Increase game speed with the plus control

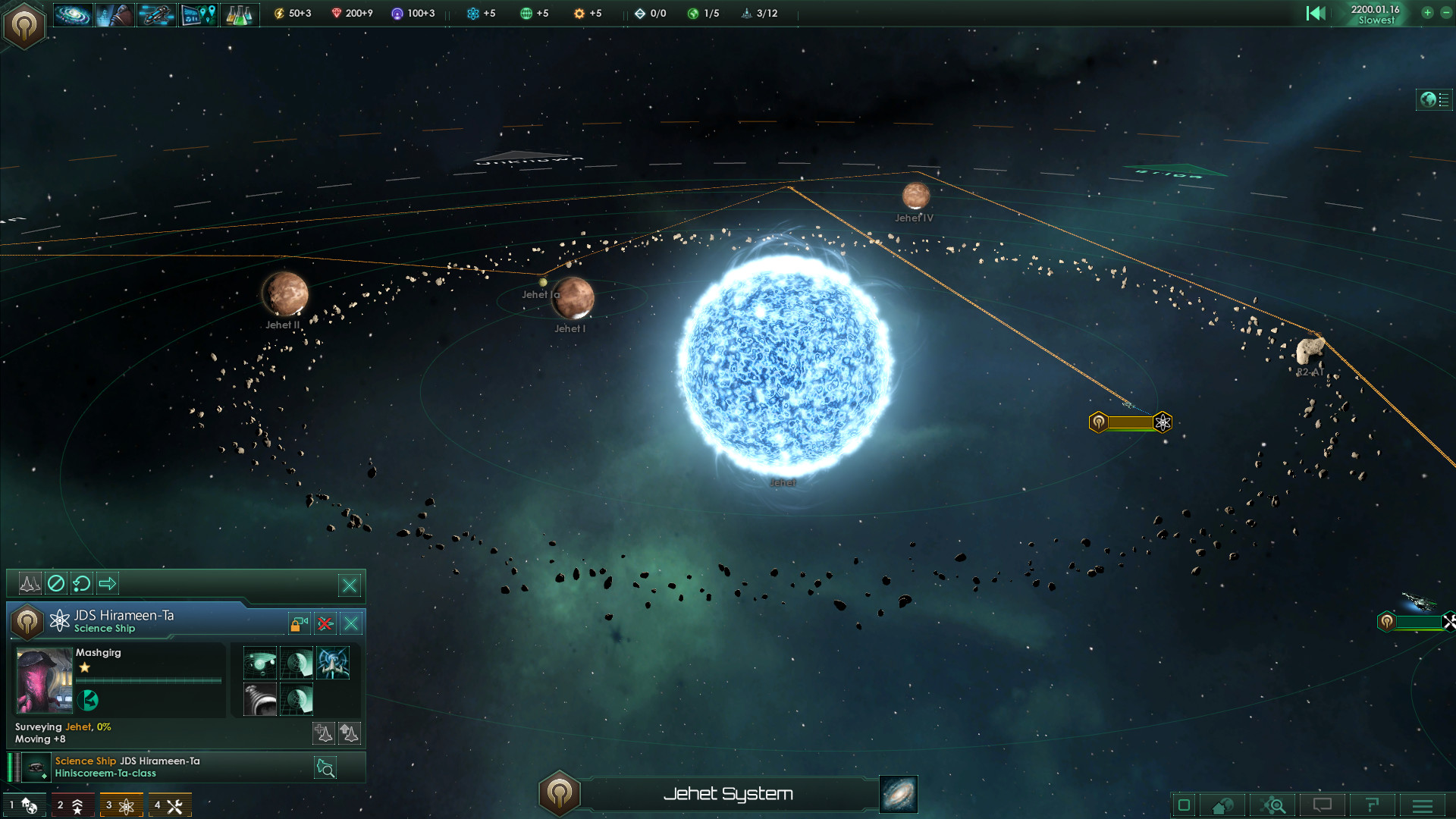1428,14
